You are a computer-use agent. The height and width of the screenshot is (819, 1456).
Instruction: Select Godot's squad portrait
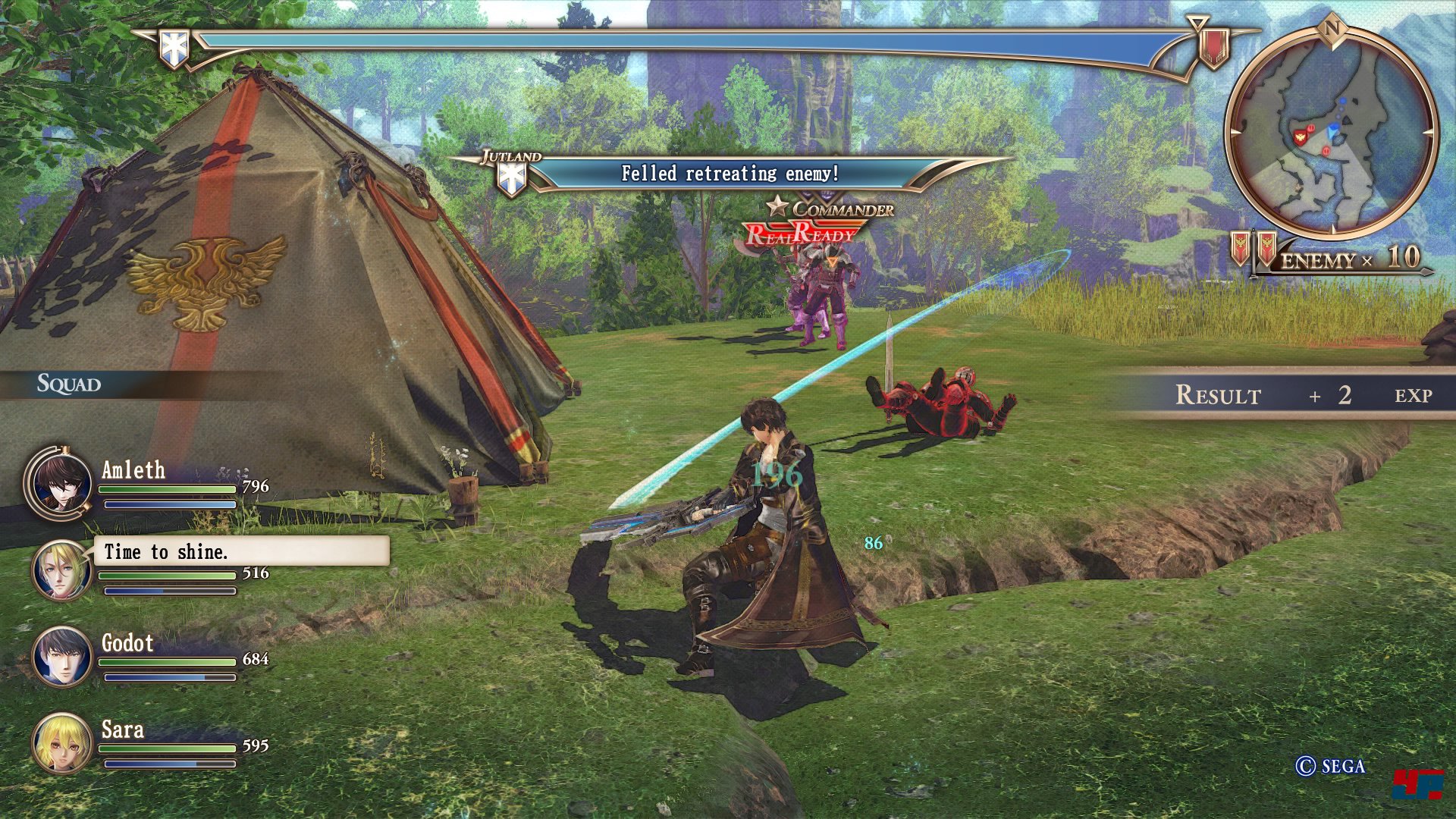point(61,657)
